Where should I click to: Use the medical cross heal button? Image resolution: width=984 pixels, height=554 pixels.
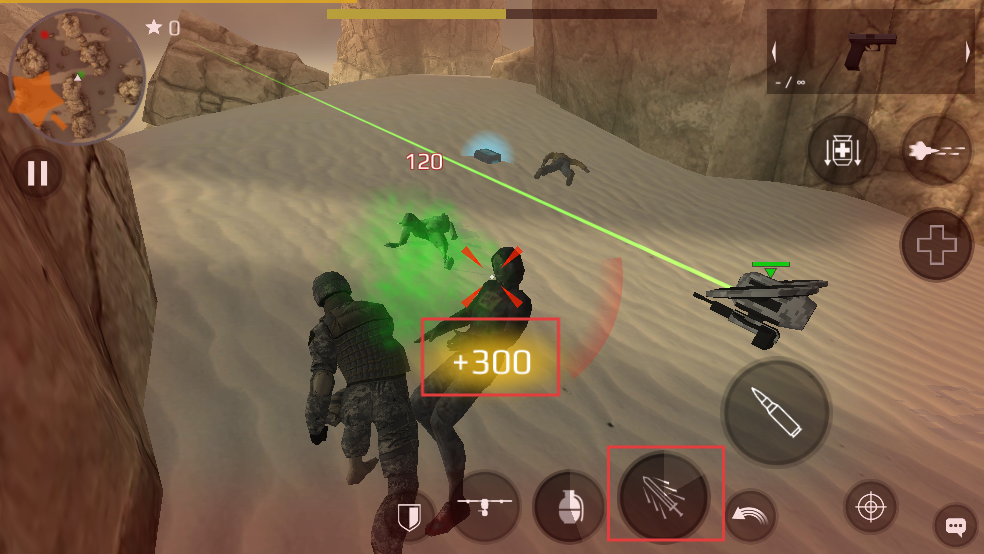coord(937,245)
